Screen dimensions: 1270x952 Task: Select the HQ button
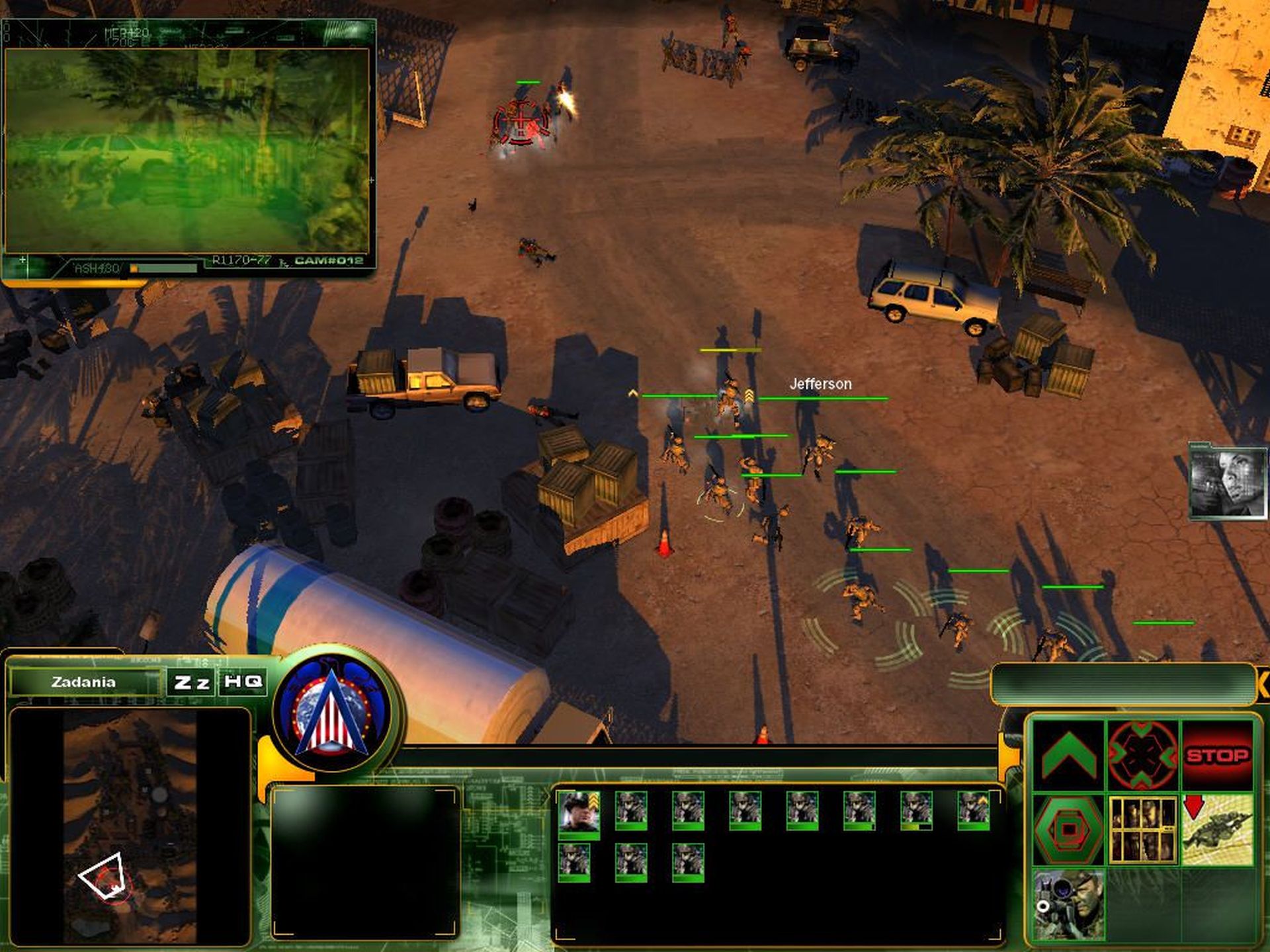[243, 682]
